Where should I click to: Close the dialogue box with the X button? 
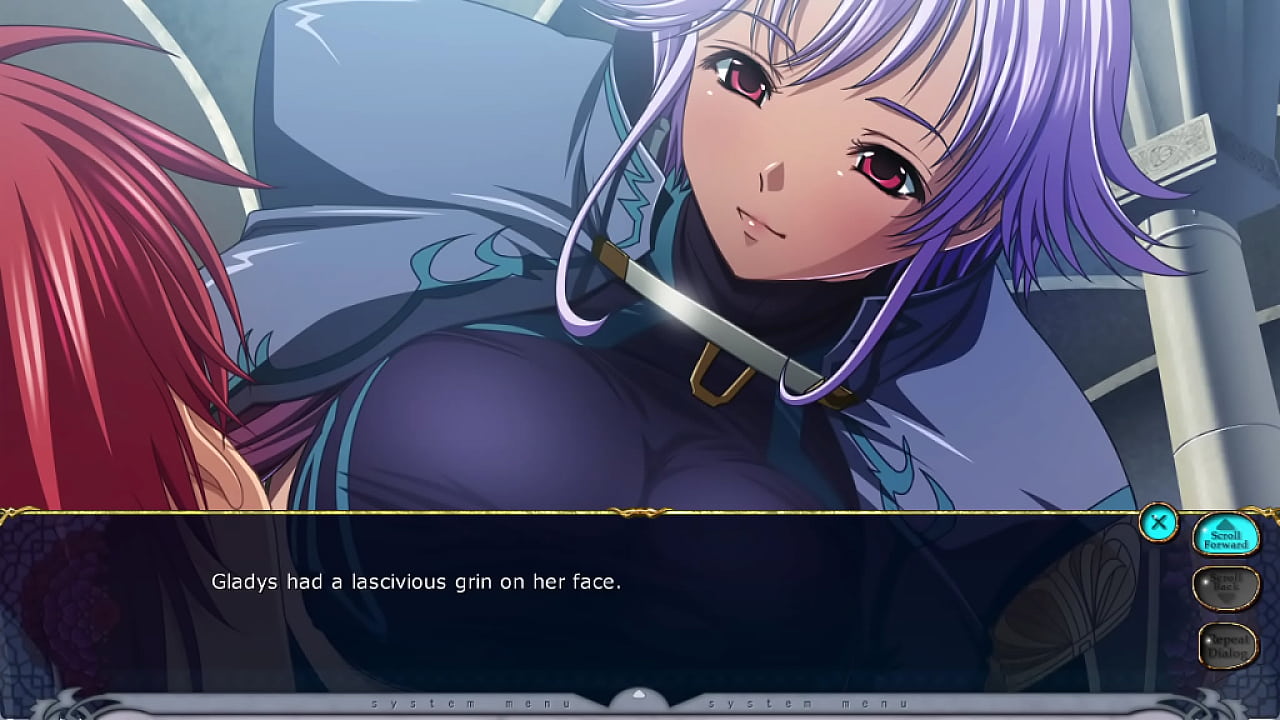(x=1158, y=522)
